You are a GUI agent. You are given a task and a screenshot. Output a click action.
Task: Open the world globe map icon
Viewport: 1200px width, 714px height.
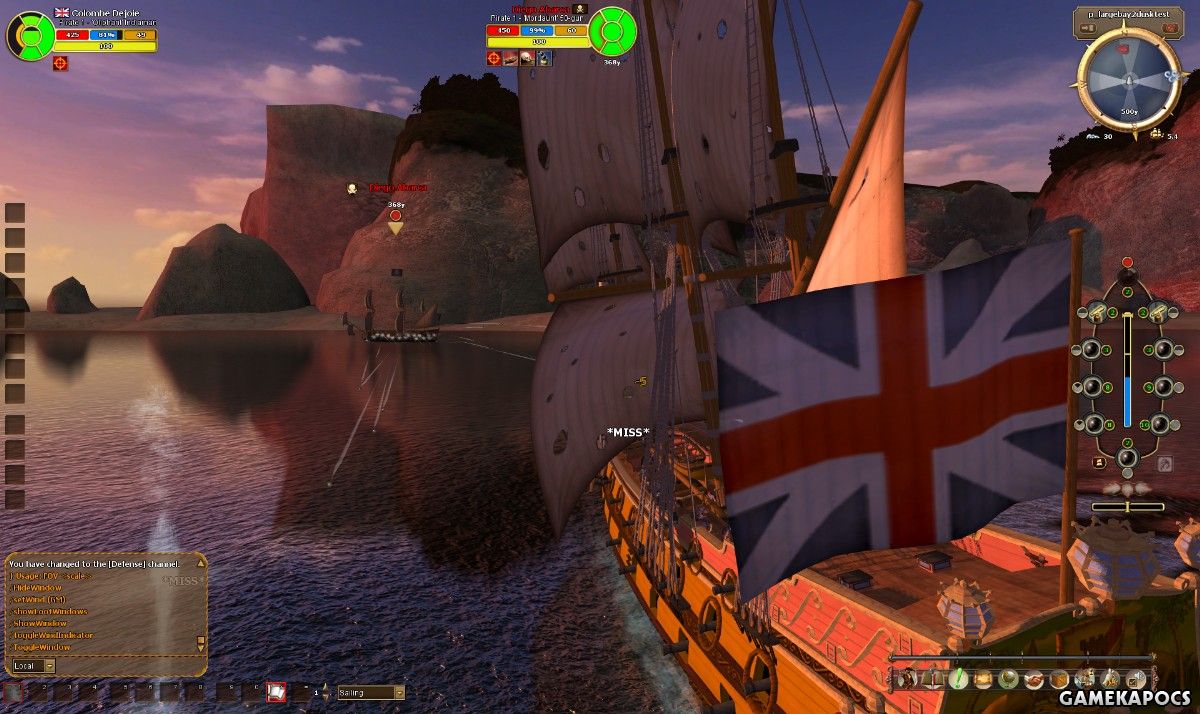[x=1009, y=679]
